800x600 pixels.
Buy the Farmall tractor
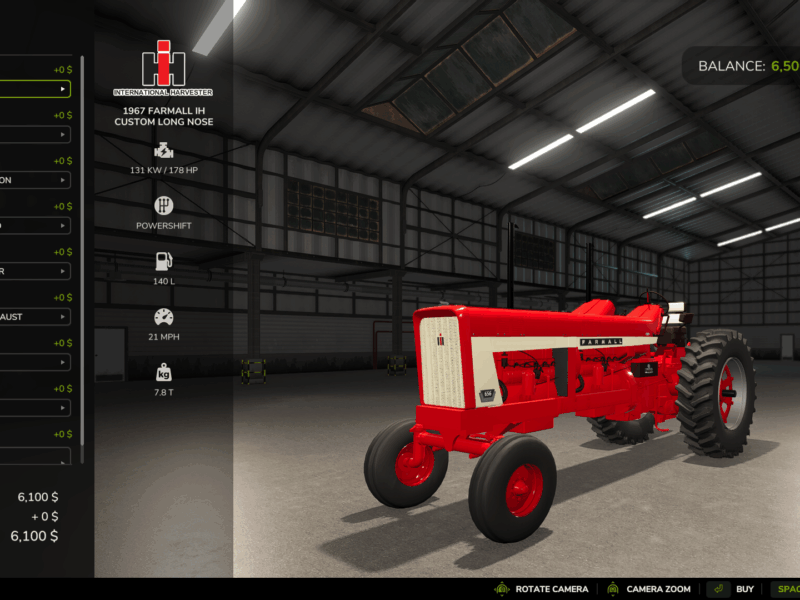[x=731, y=589]
